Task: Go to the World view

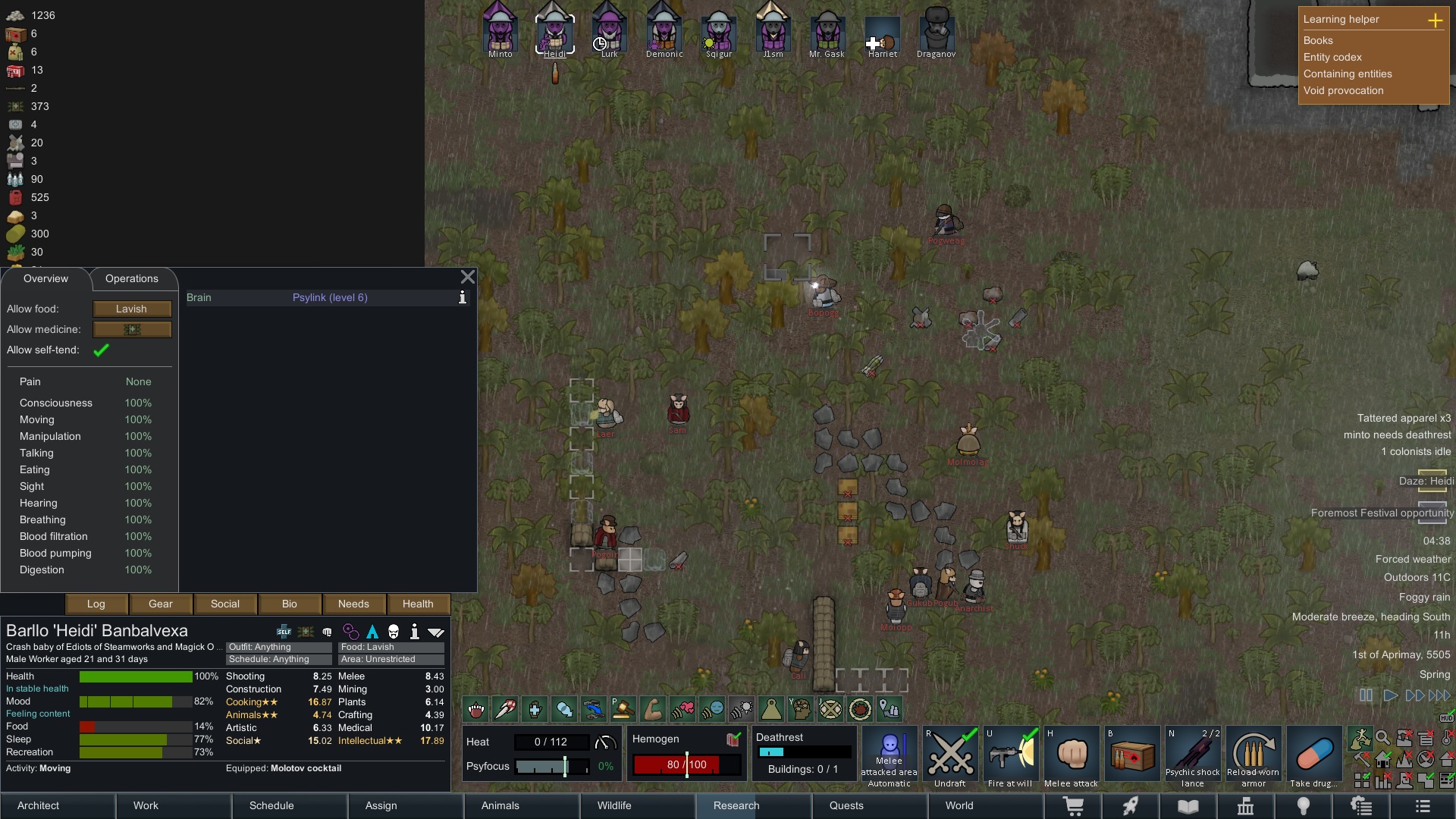Action: click(x=959, y=806)
